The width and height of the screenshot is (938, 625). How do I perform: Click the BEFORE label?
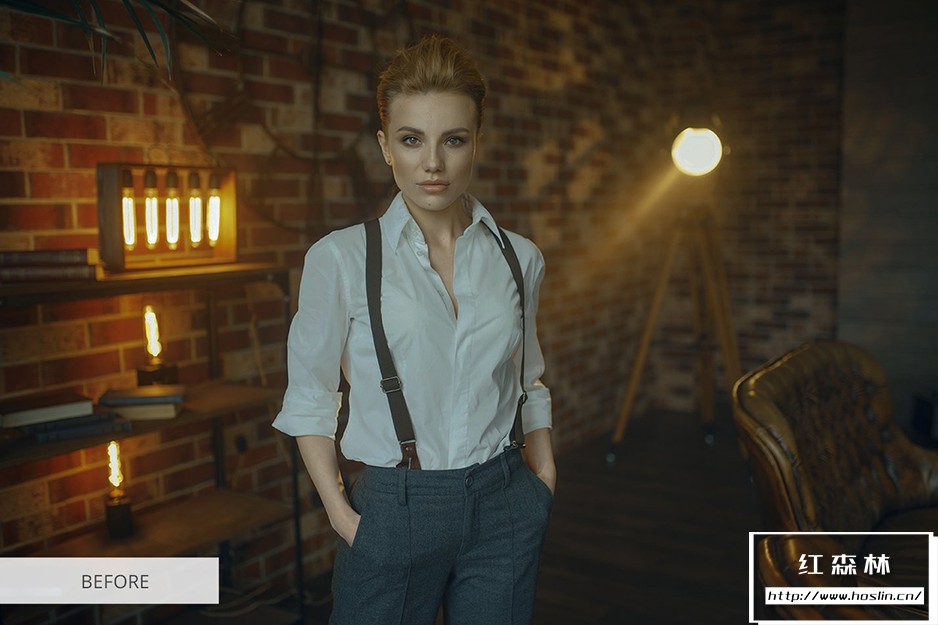pos(114,581)
